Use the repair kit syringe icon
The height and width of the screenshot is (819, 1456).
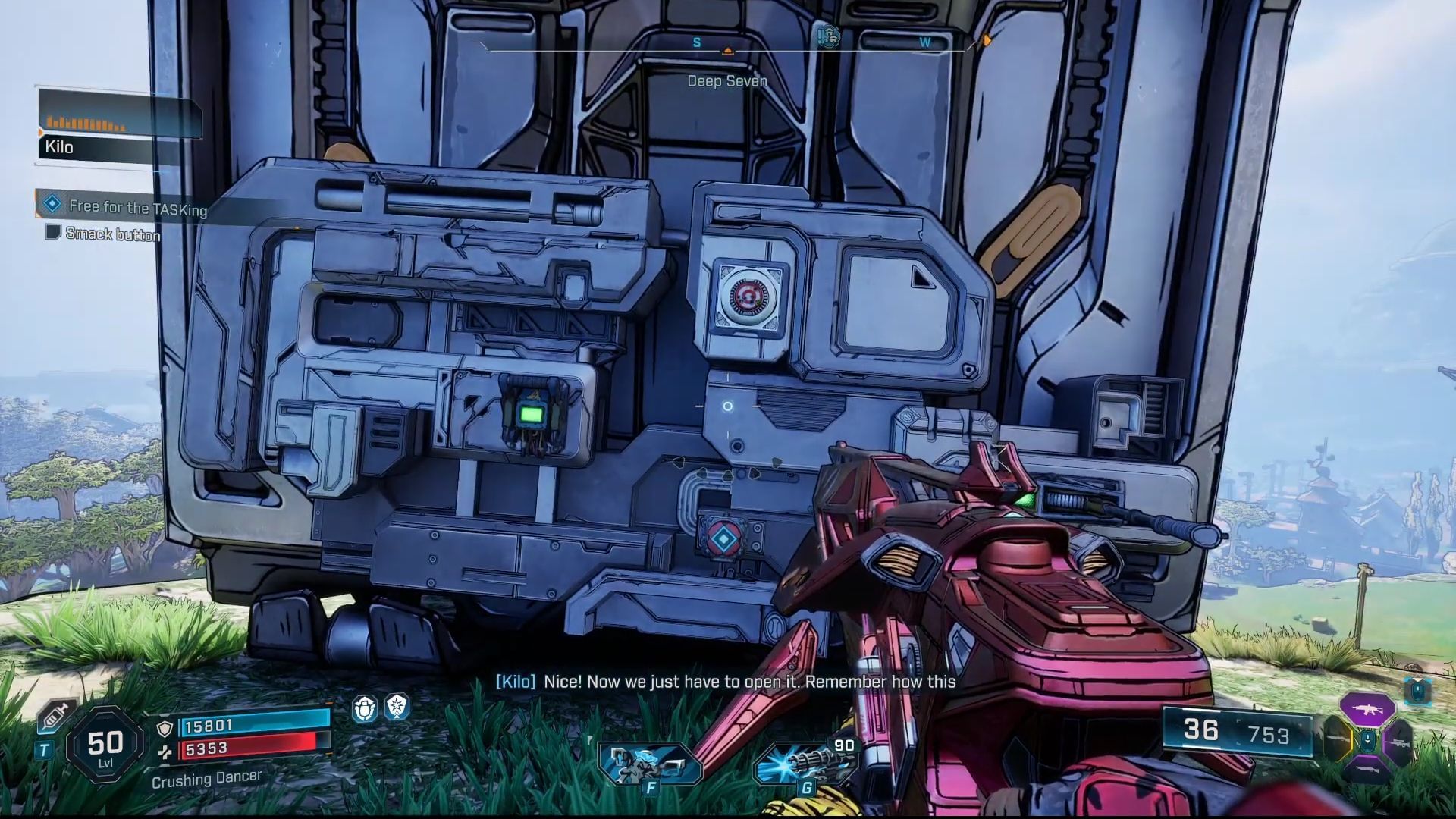(57, 714)
